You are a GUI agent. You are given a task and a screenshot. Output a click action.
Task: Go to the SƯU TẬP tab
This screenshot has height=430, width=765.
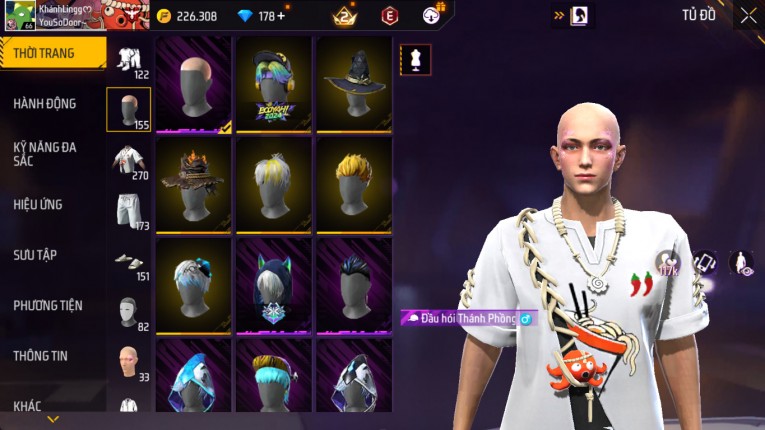point(35,255)
